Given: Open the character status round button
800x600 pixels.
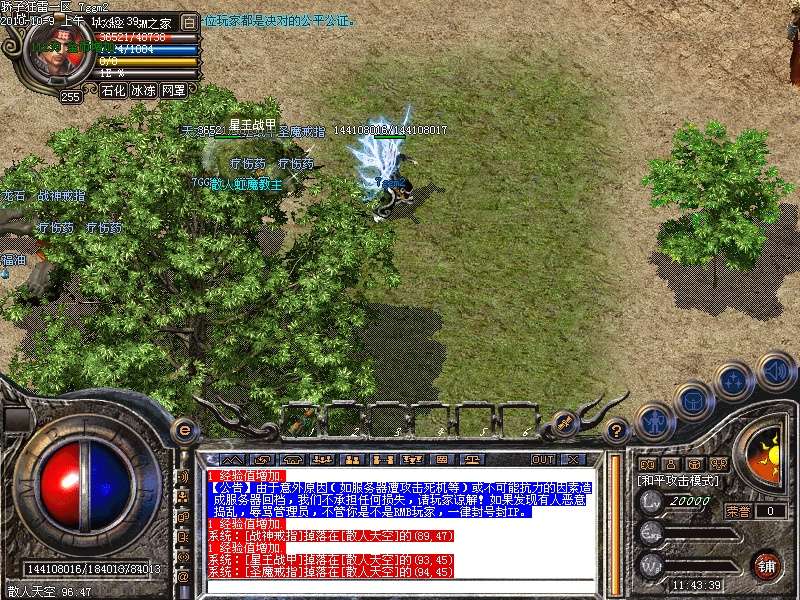Looking at the screenshot, I should coord(654,422).
